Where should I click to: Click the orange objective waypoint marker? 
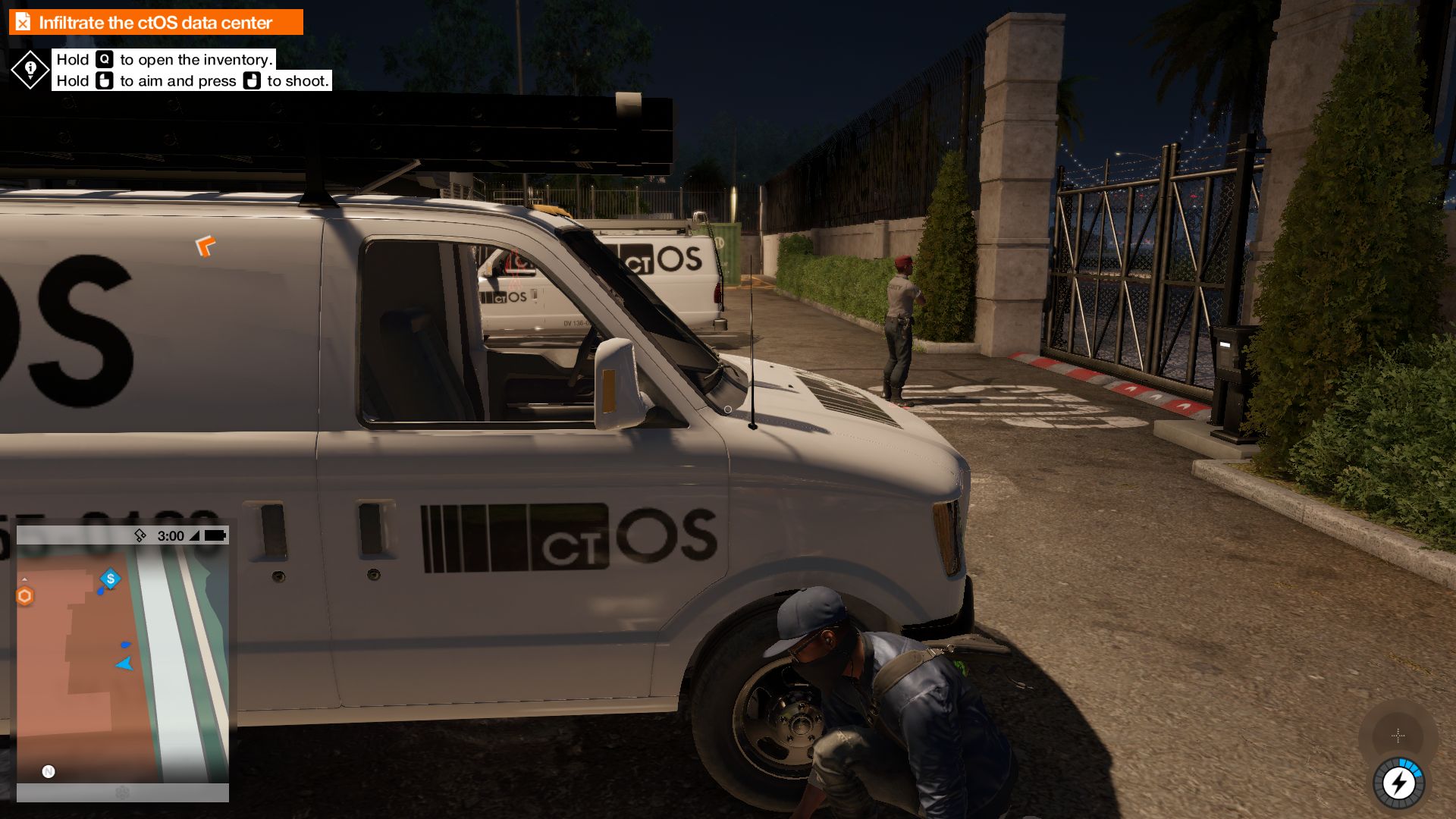pyautogui.click(x=205, y=246)
